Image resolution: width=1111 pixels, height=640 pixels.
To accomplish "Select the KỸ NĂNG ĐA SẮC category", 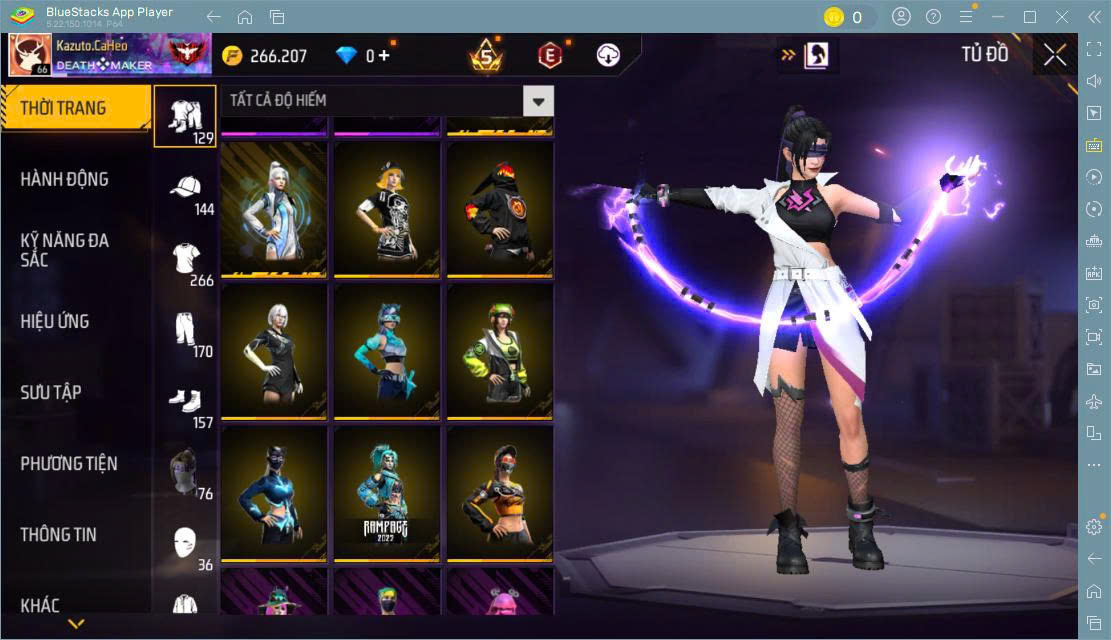I will (x=65, y=250).
